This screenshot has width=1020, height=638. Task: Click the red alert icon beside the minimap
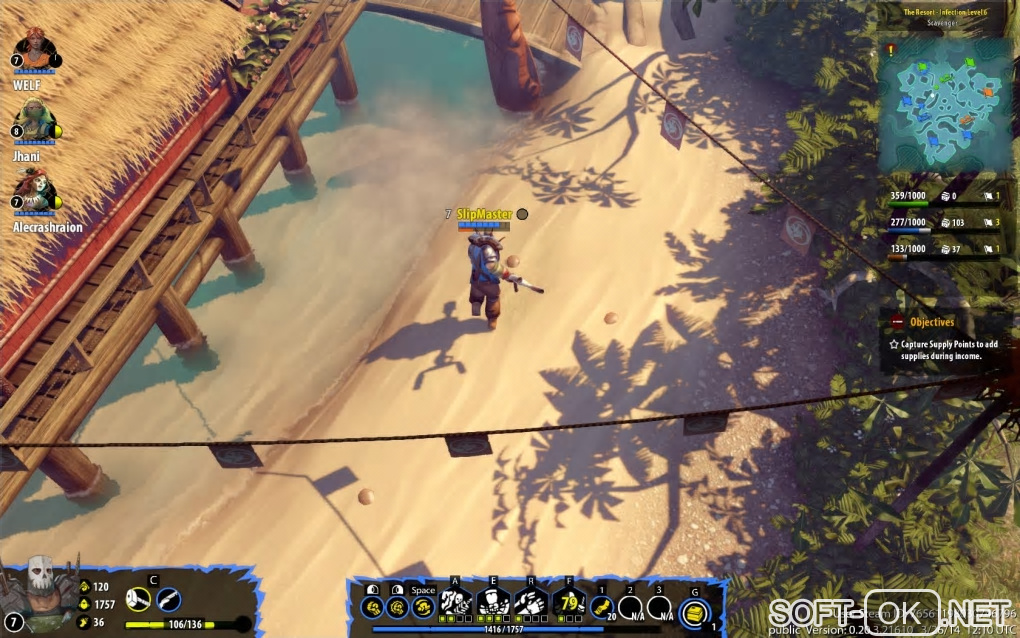tap(891, 49)
